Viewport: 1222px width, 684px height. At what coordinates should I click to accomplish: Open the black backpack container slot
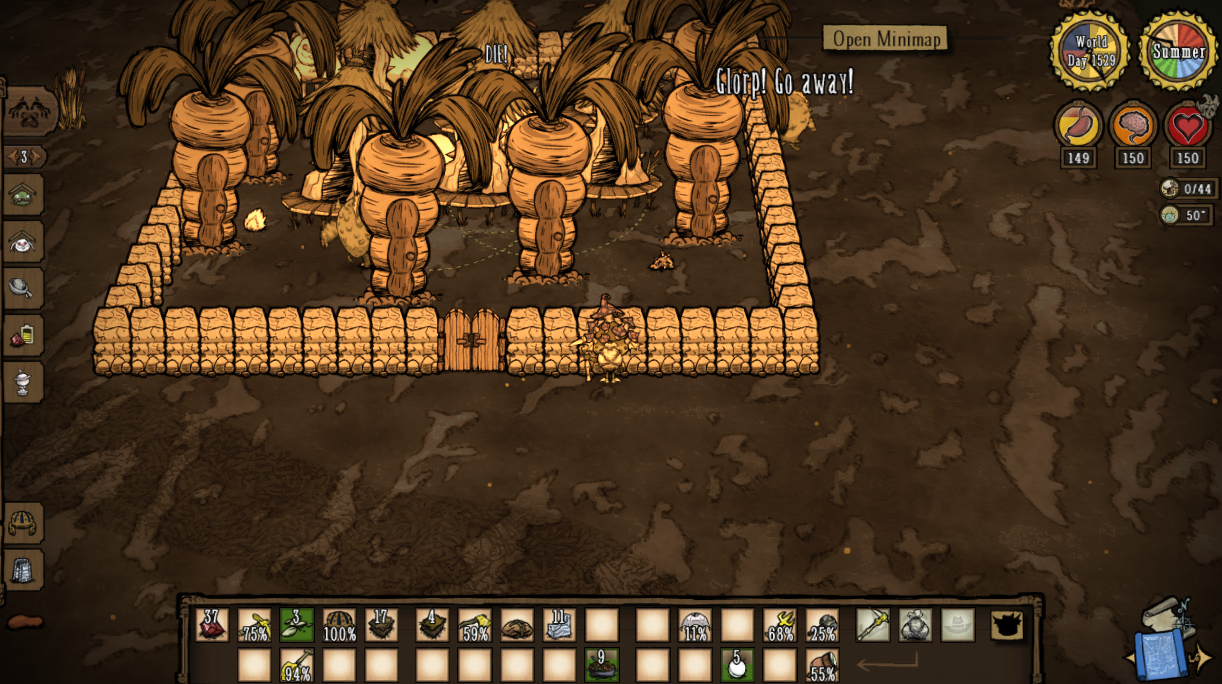pyautogui.click(x=1007, y=625)
